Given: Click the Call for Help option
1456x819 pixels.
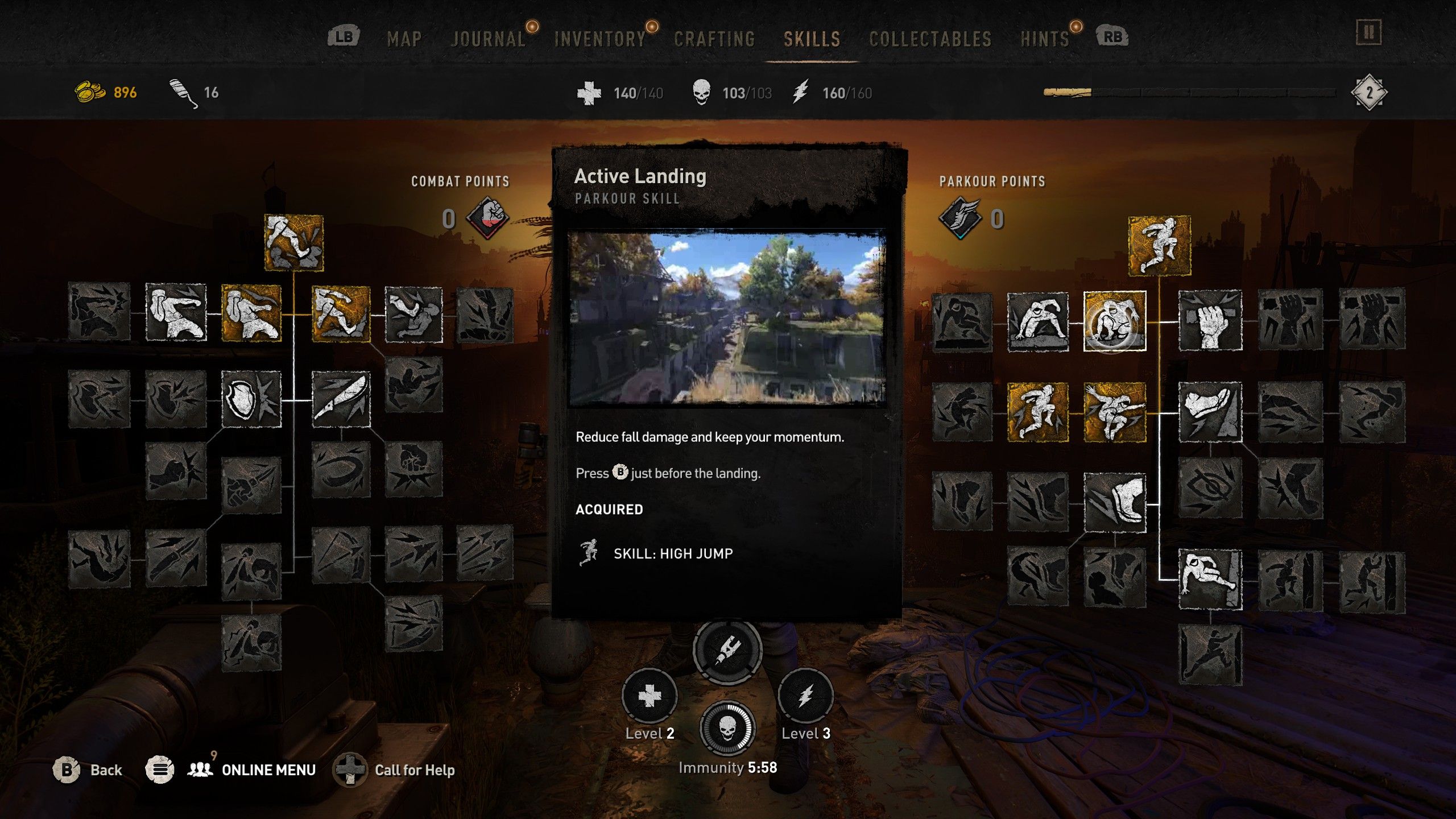Looking at the screenshot, I should [x=414, y=770].
